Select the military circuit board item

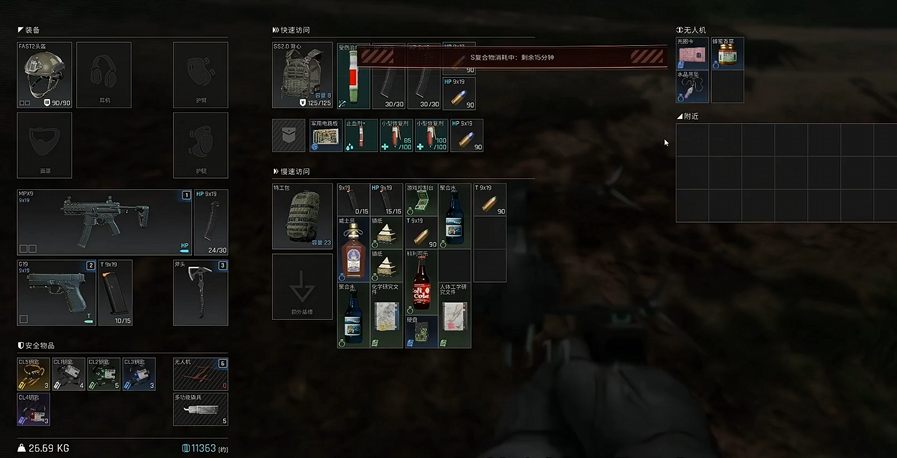[324, 136]
